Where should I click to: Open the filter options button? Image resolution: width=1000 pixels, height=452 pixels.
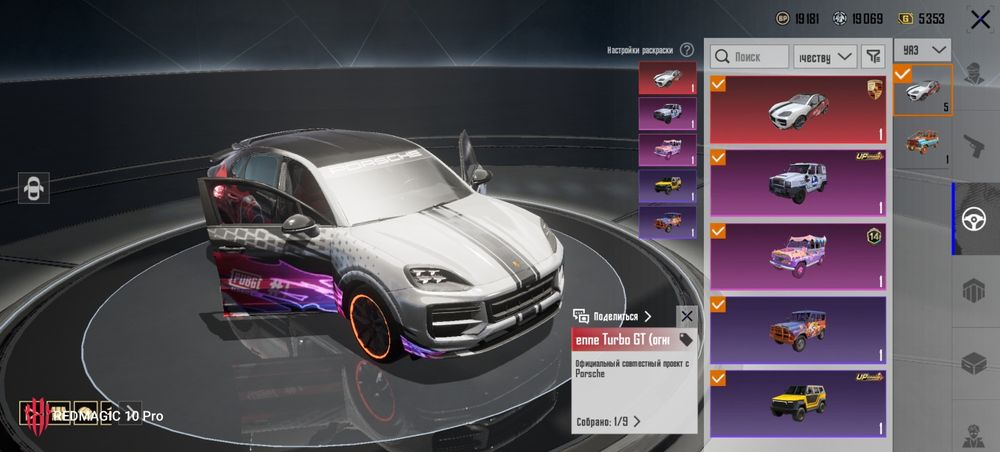click(873, 57)
